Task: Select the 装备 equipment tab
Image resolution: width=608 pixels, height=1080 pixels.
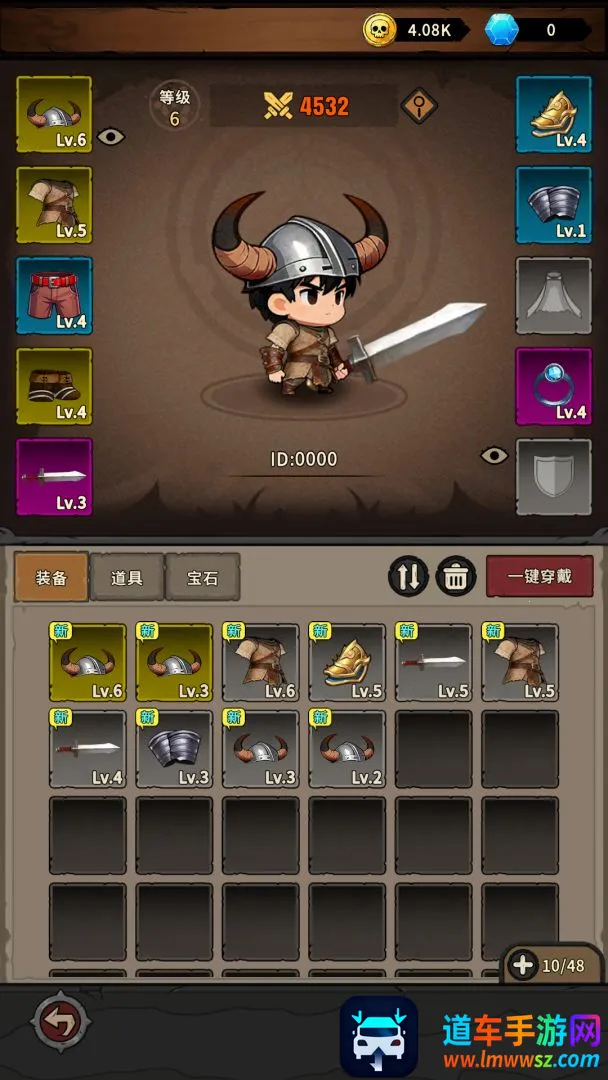Action: (x=52, y=578)
